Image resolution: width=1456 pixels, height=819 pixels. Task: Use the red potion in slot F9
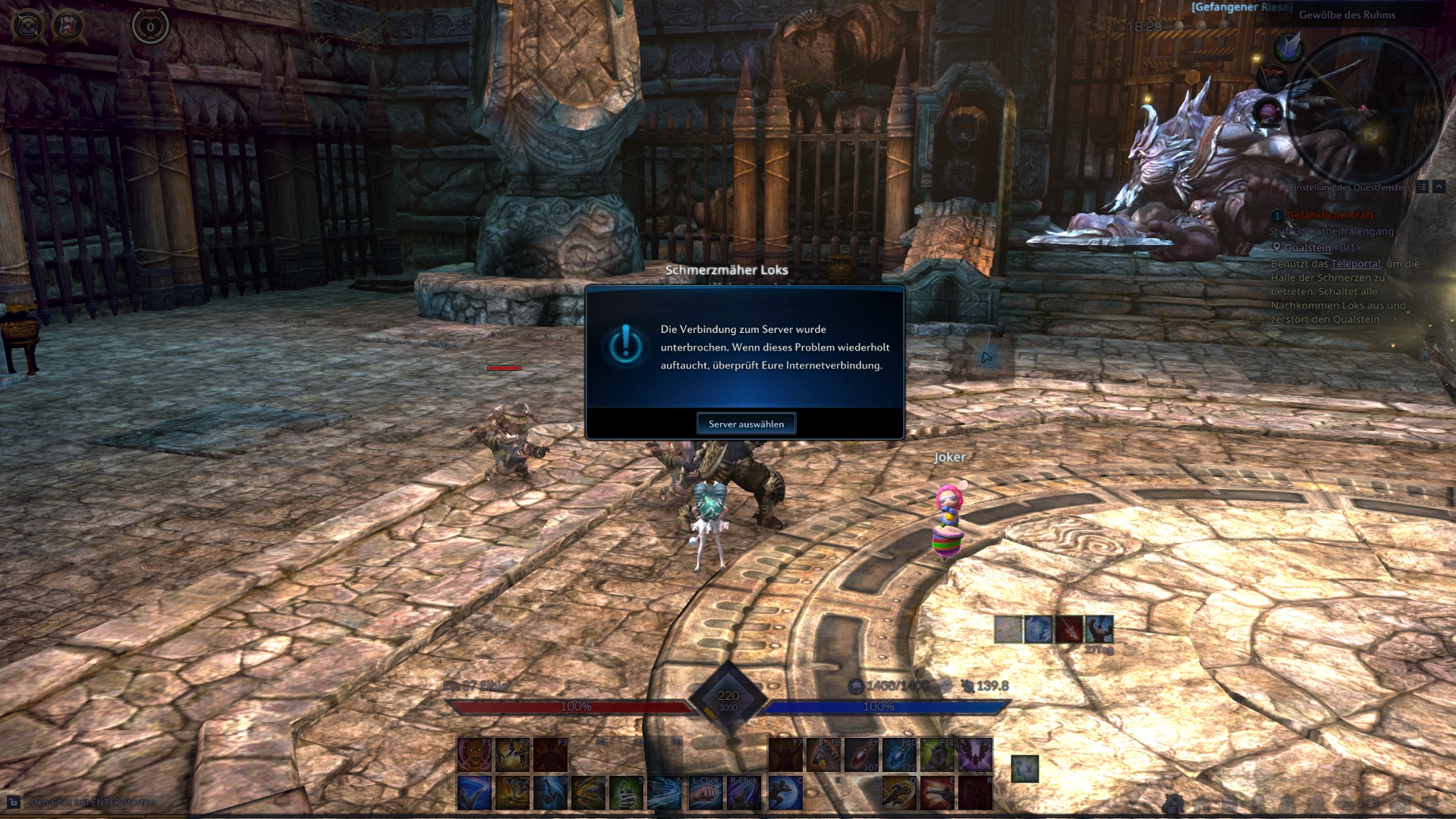[861, 755]
